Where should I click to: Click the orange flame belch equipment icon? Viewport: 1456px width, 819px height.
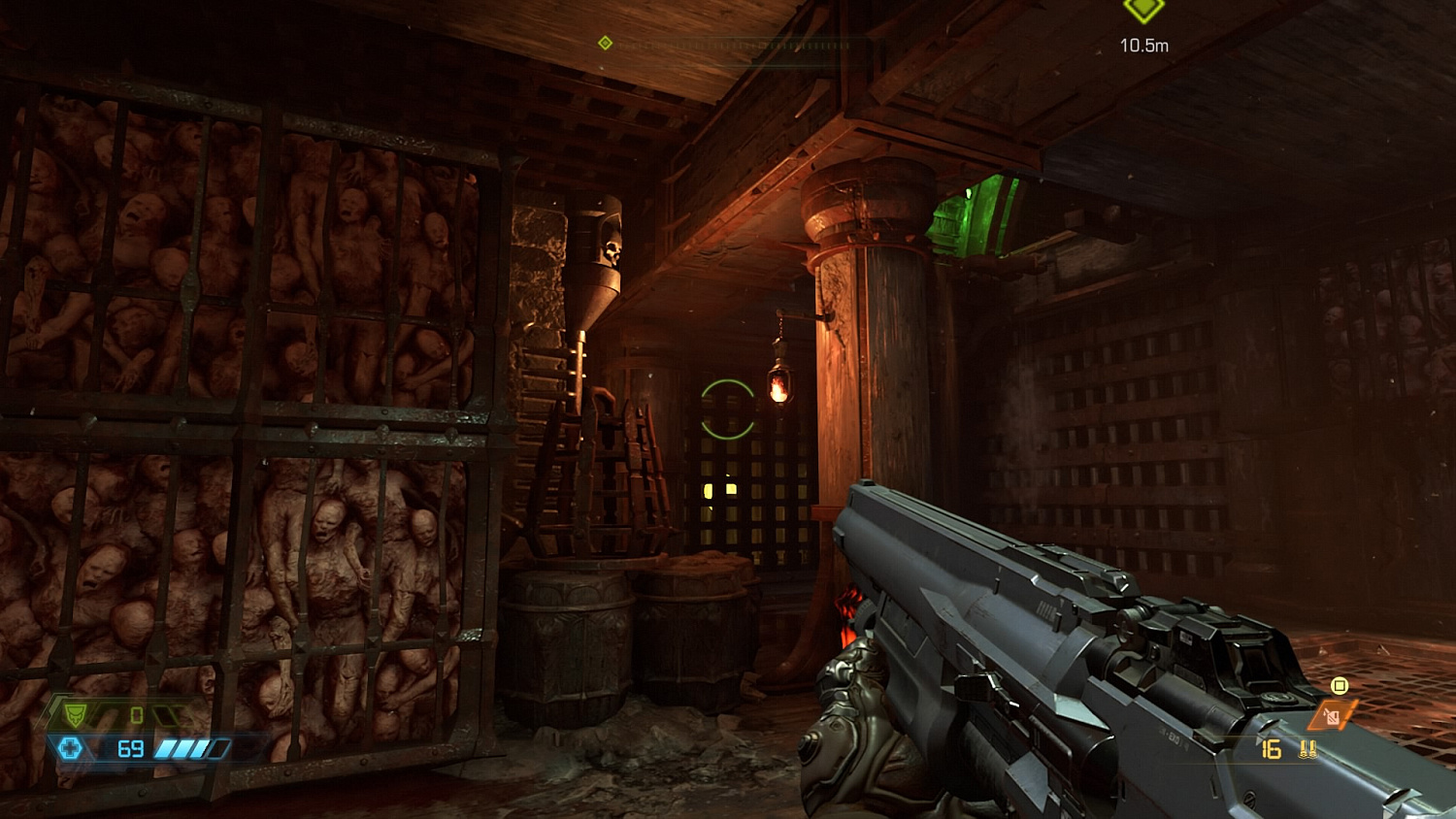click(1332, 715)
